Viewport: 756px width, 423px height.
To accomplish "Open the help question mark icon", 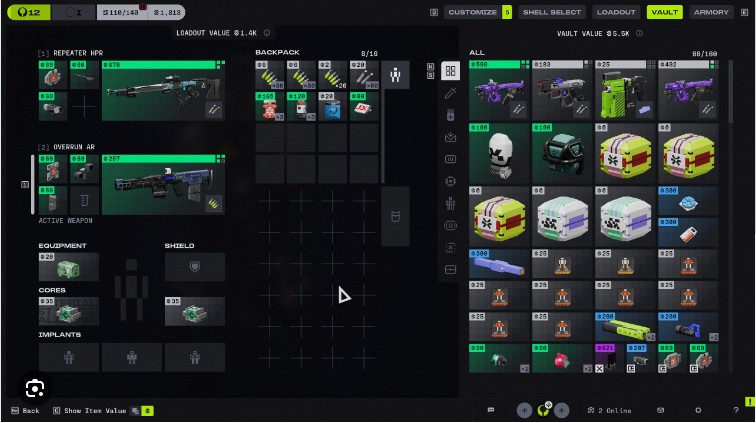I will (735, 410).
